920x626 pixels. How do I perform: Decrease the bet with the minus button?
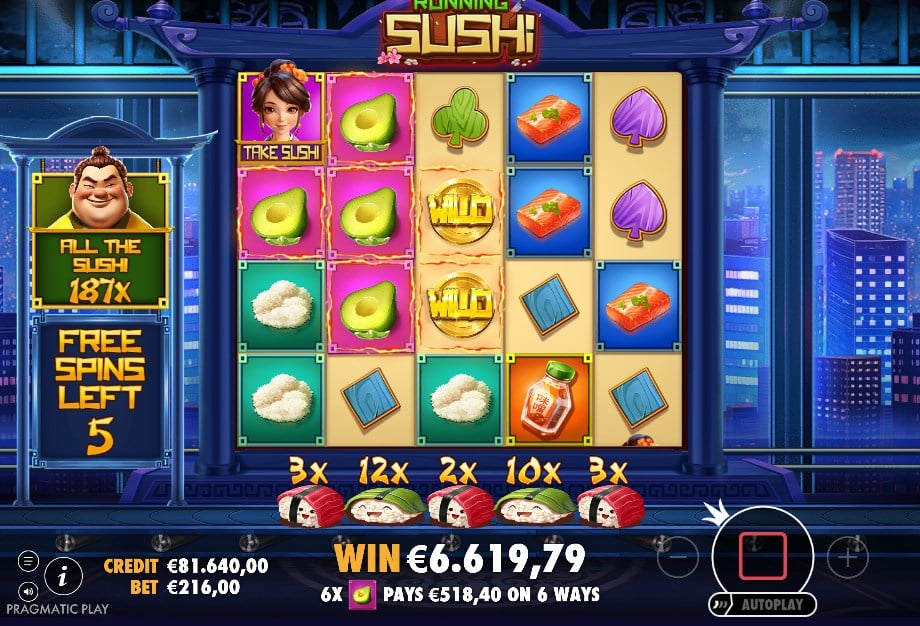point(677,556)
